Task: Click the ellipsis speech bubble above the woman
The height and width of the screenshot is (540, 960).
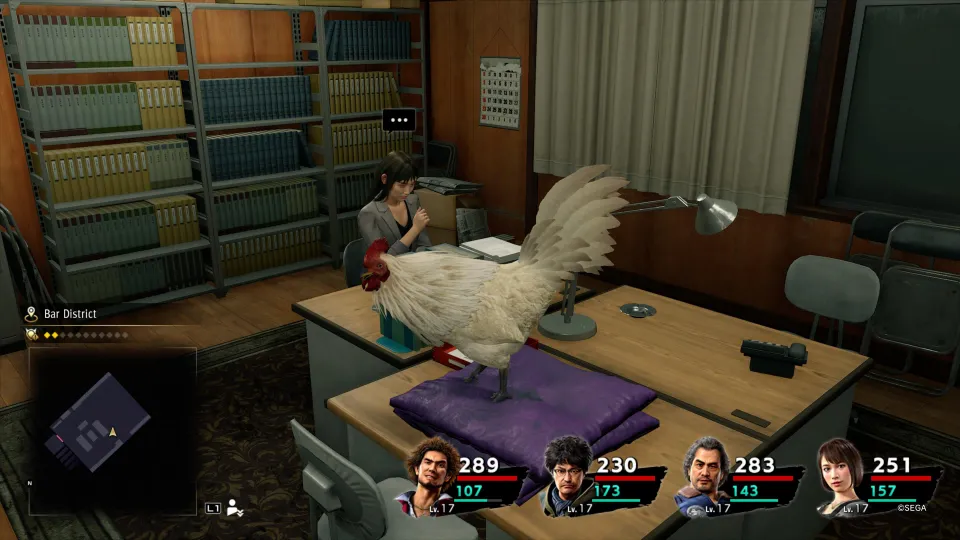Action: tap(399, 120)
